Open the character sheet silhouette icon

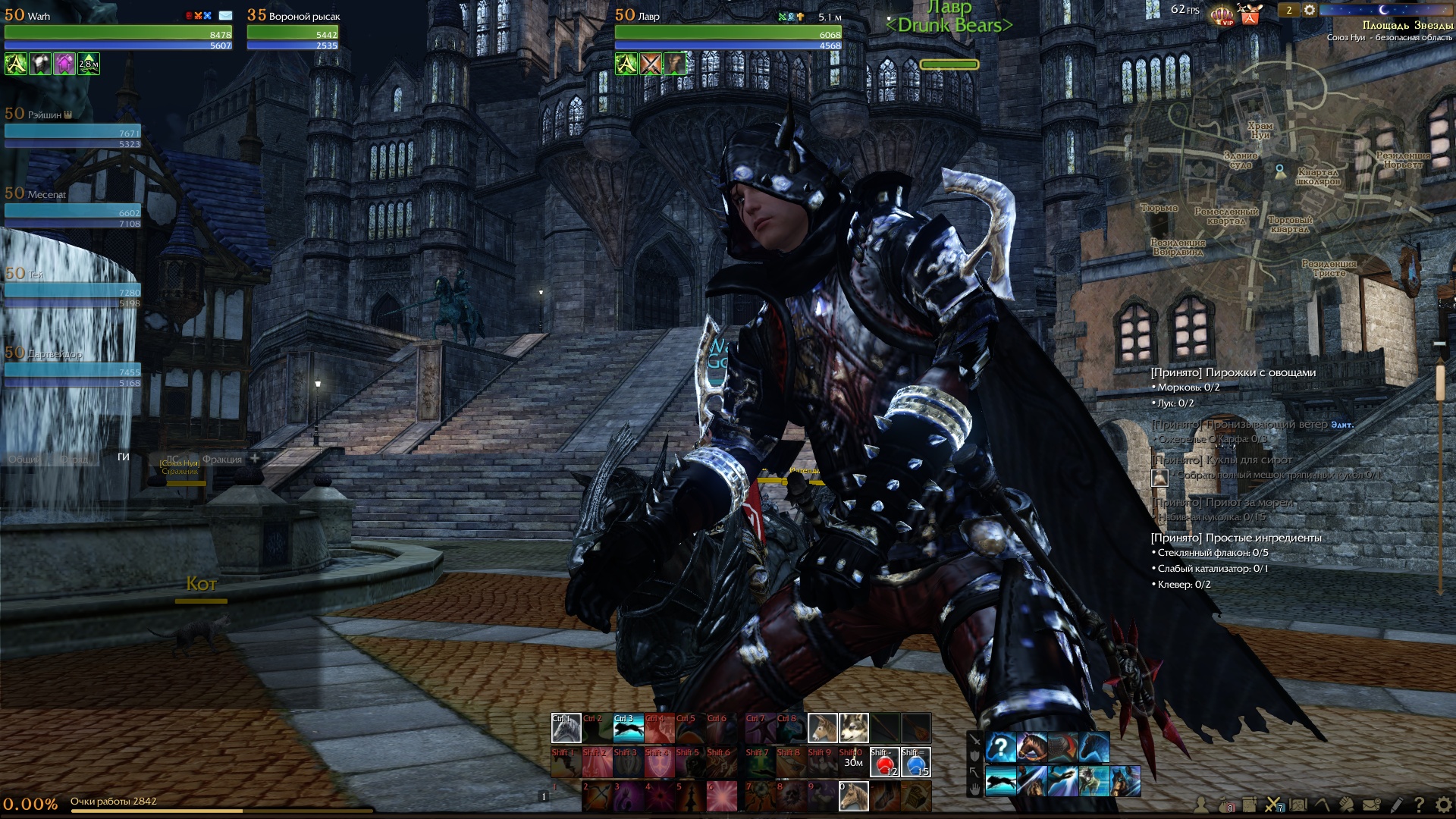(1201, 805)
